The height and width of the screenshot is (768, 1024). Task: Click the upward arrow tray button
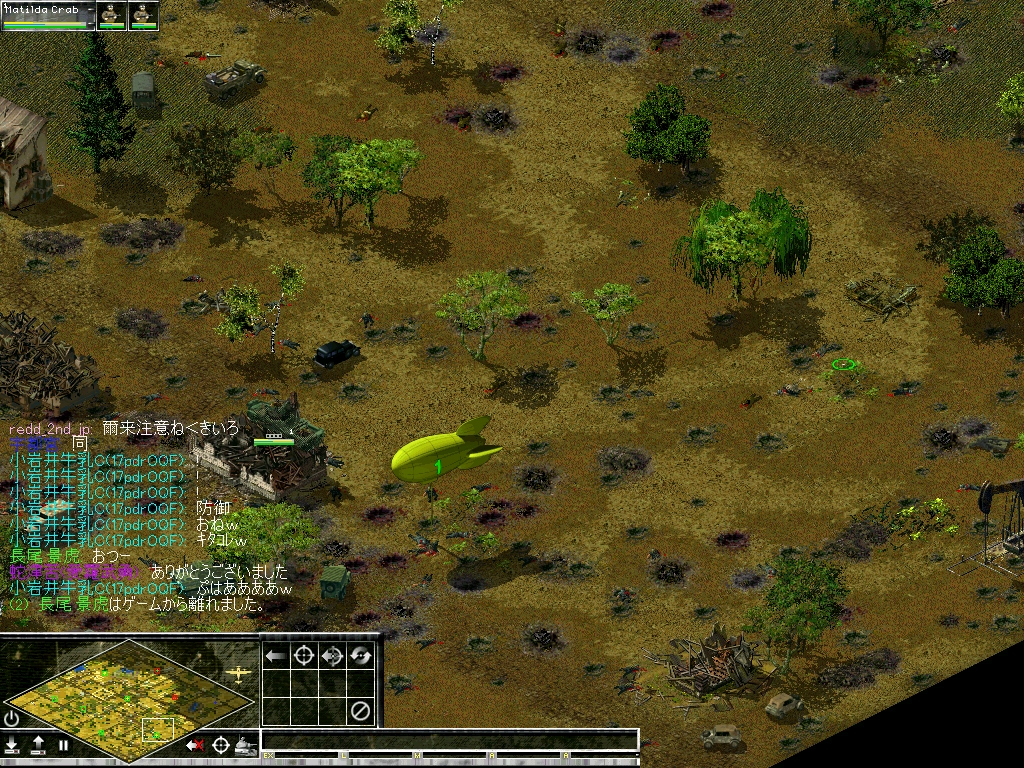(x=38, y=745)
